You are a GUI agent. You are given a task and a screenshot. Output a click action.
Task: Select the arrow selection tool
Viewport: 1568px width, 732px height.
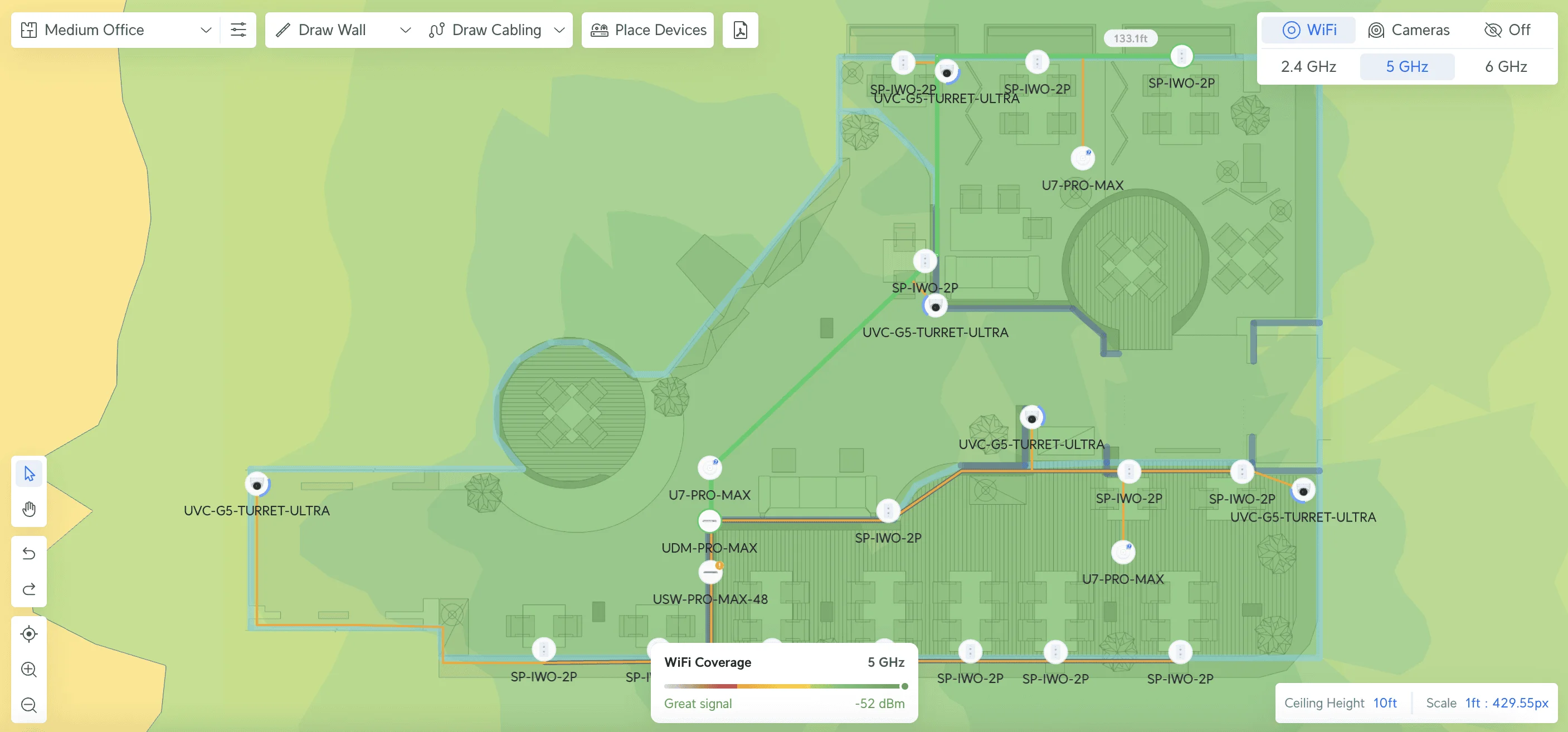coord(28,473)
